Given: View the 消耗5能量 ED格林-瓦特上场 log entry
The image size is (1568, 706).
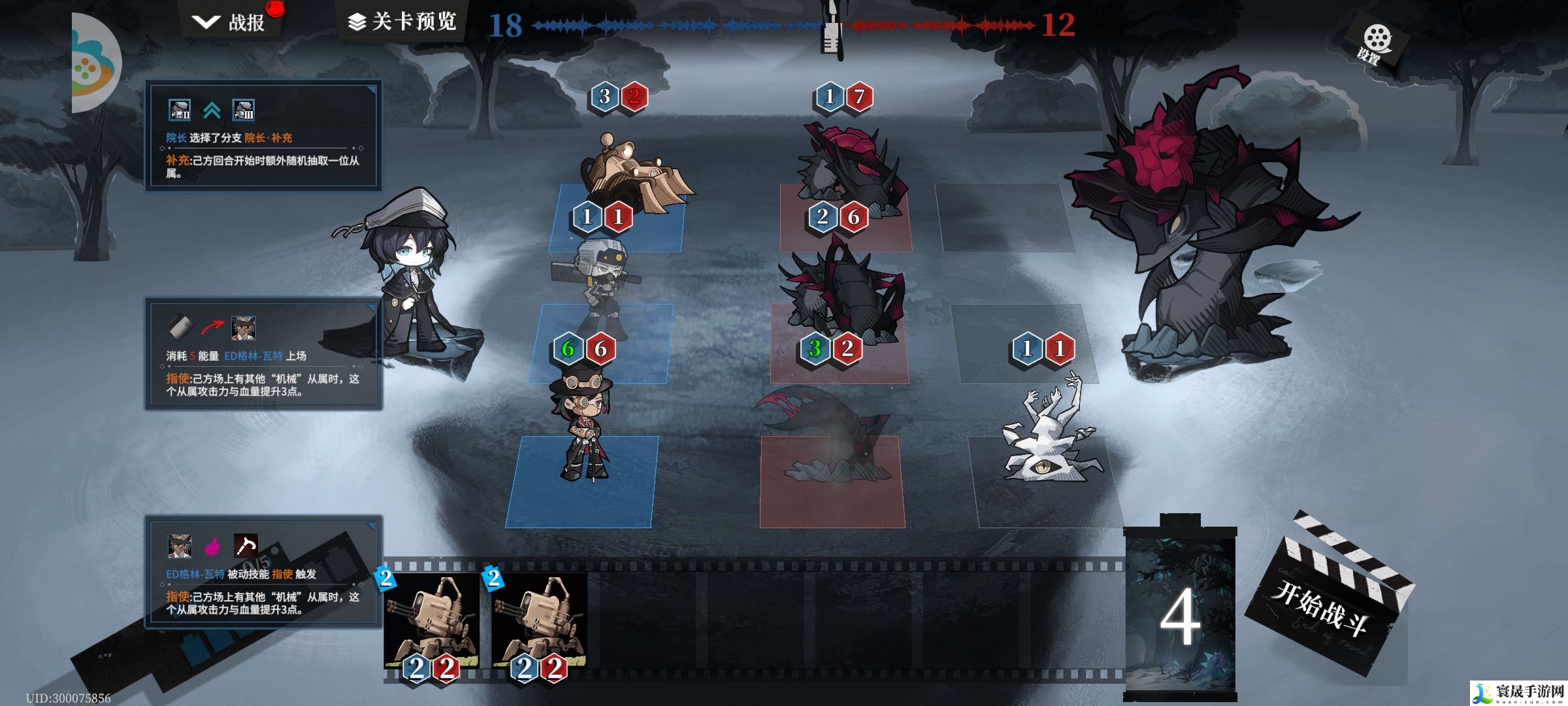Looking at the screenshot, I should 263,354.
